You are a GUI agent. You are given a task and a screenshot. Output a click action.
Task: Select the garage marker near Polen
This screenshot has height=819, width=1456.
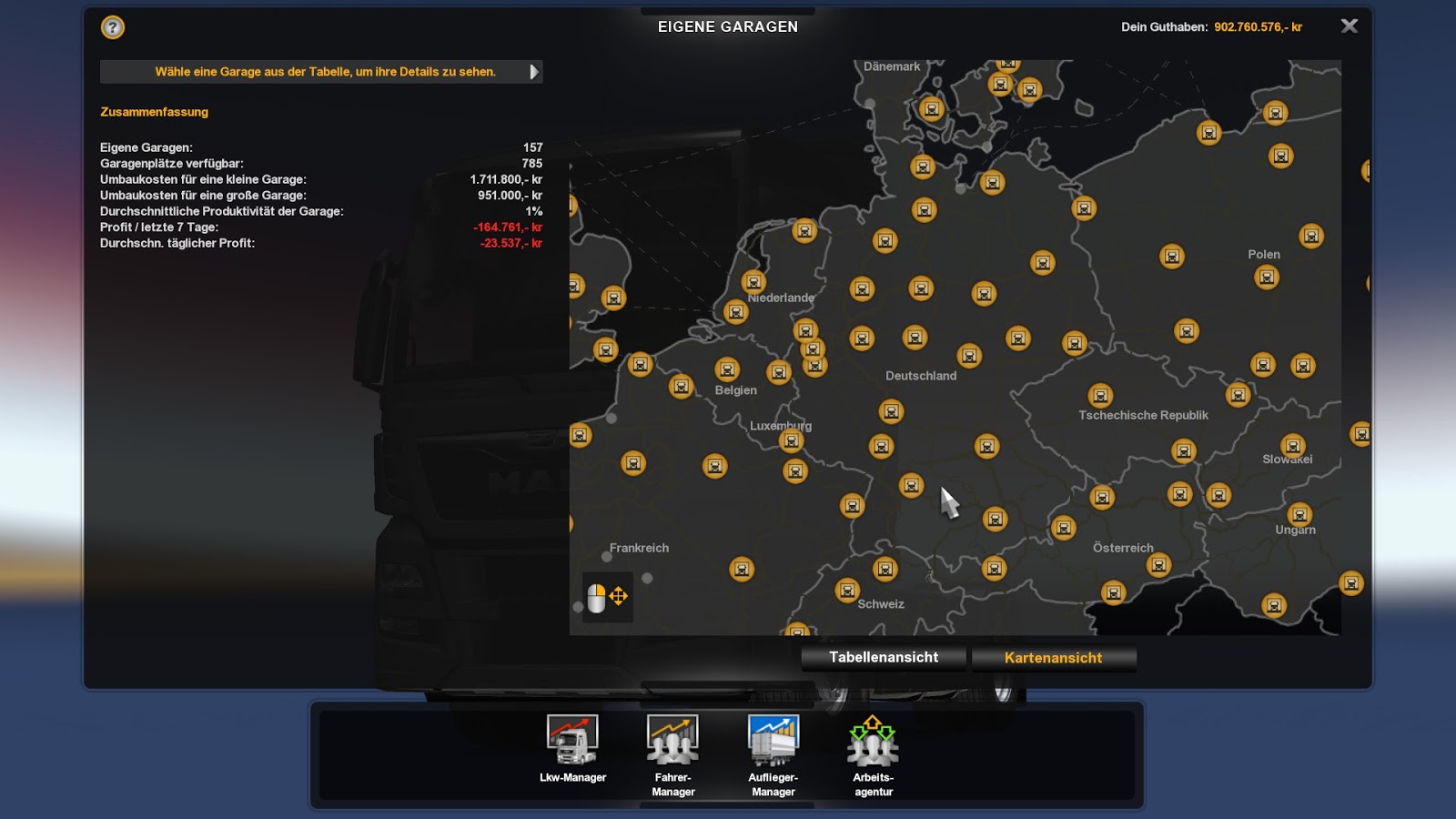point(1265,276)
